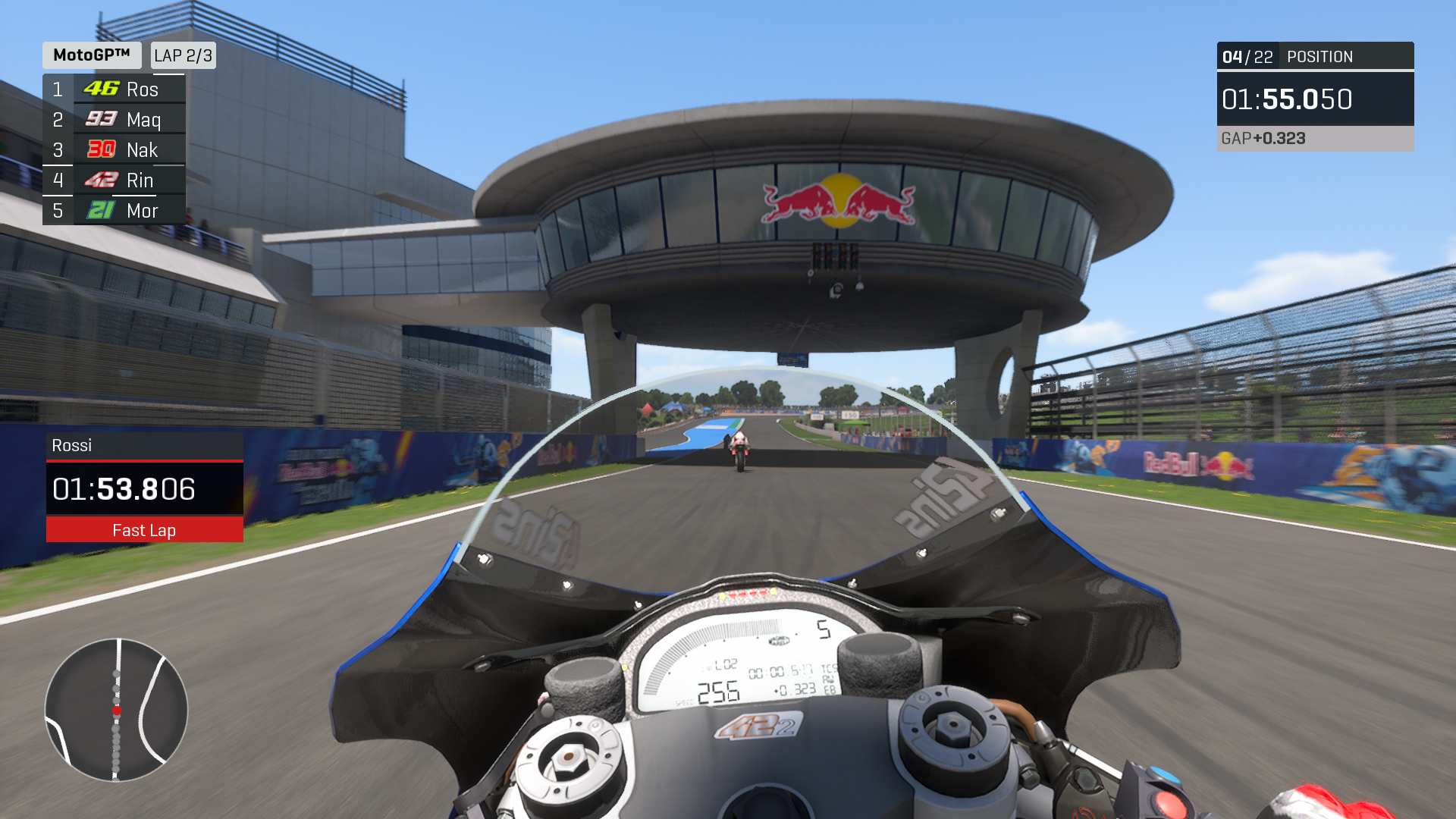Expand the POSITION header panel
Viewport: 1456px width, 819px height.
tap(1319, 56)
